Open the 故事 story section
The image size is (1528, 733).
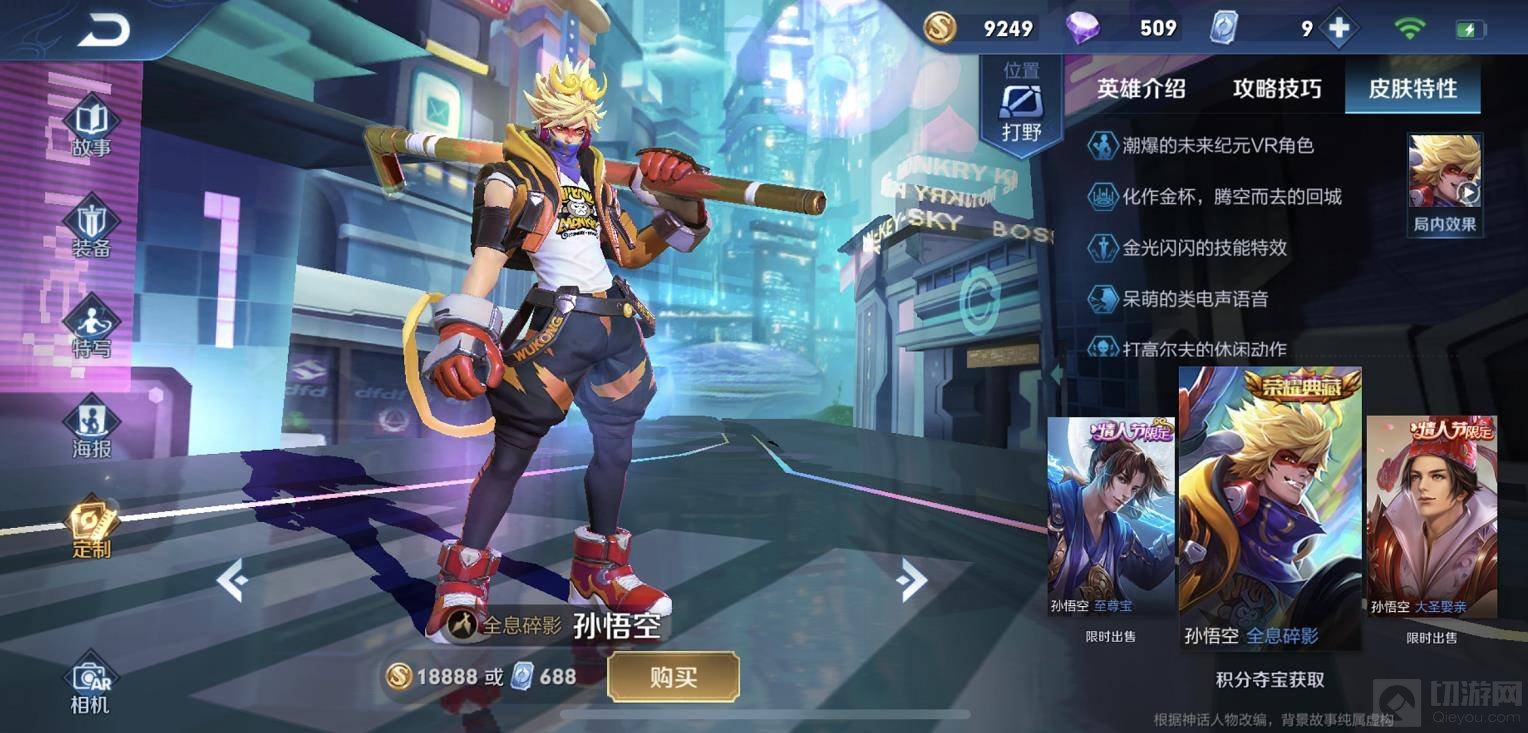[91, 125]
